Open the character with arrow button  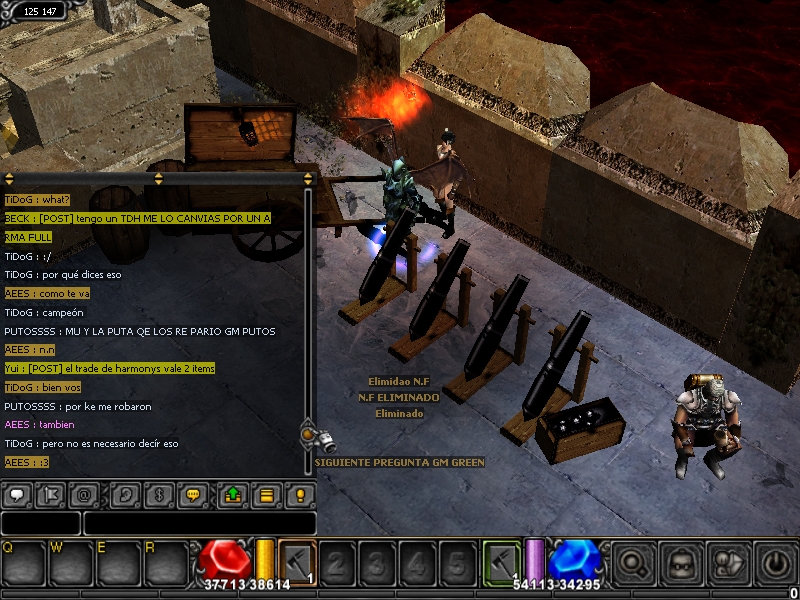pyautogui.click(x=729, y=562)
